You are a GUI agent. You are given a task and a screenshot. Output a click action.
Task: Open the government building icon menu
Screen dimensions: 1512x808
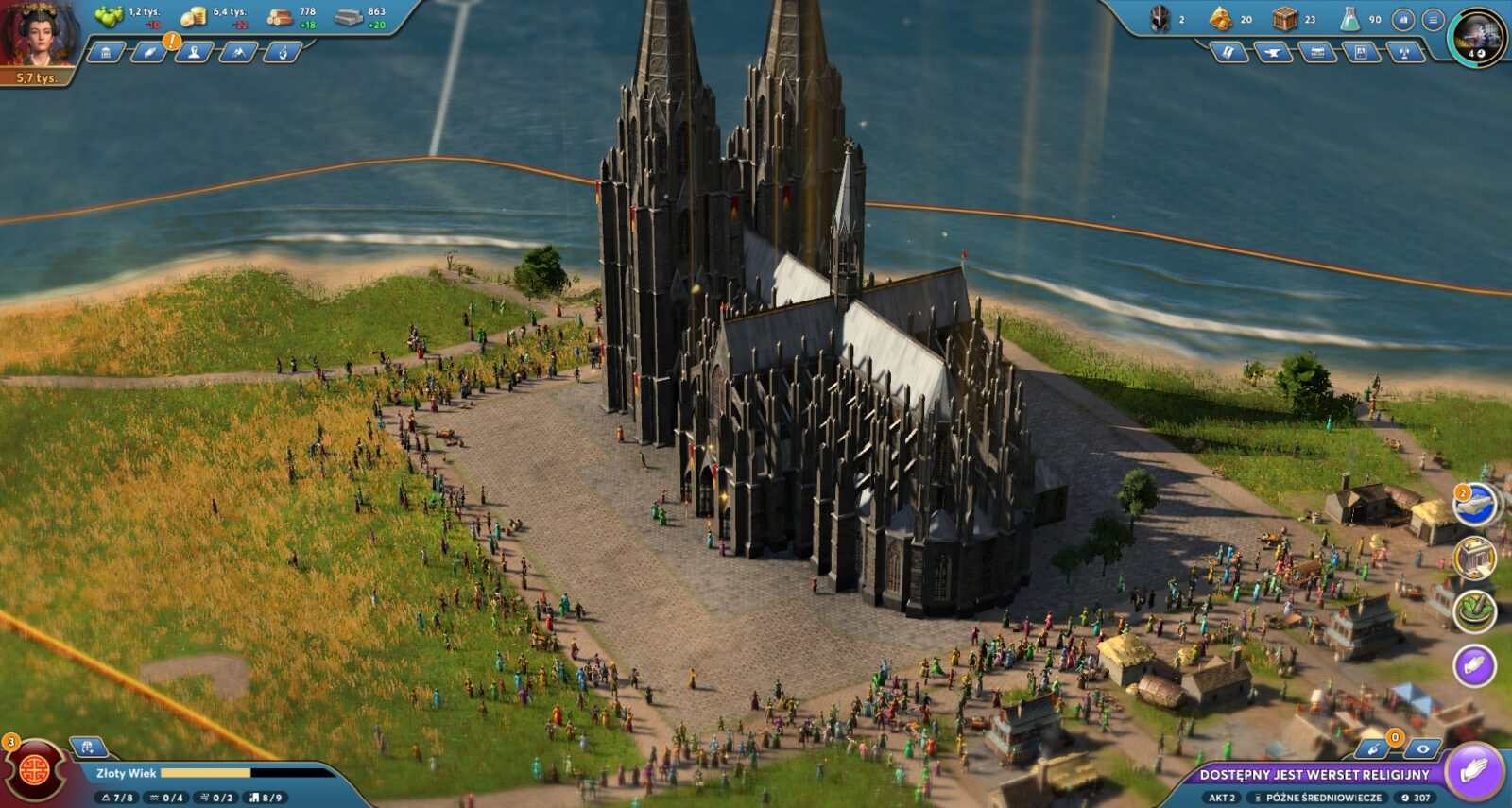click(x=106, y=52)
